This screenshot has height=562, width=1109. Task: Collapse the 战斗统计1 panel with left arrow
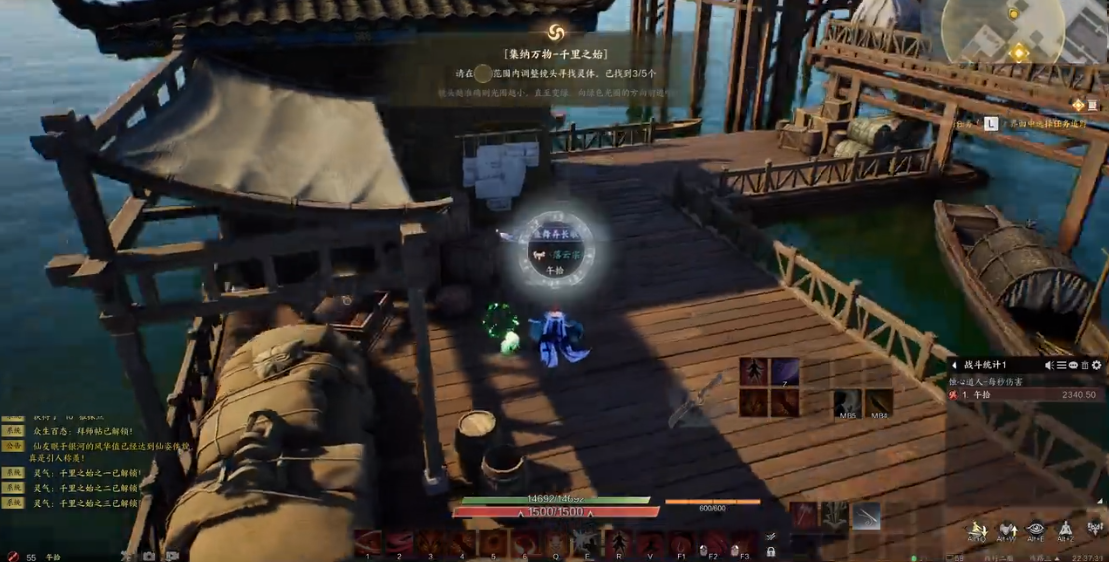point(955,366)
